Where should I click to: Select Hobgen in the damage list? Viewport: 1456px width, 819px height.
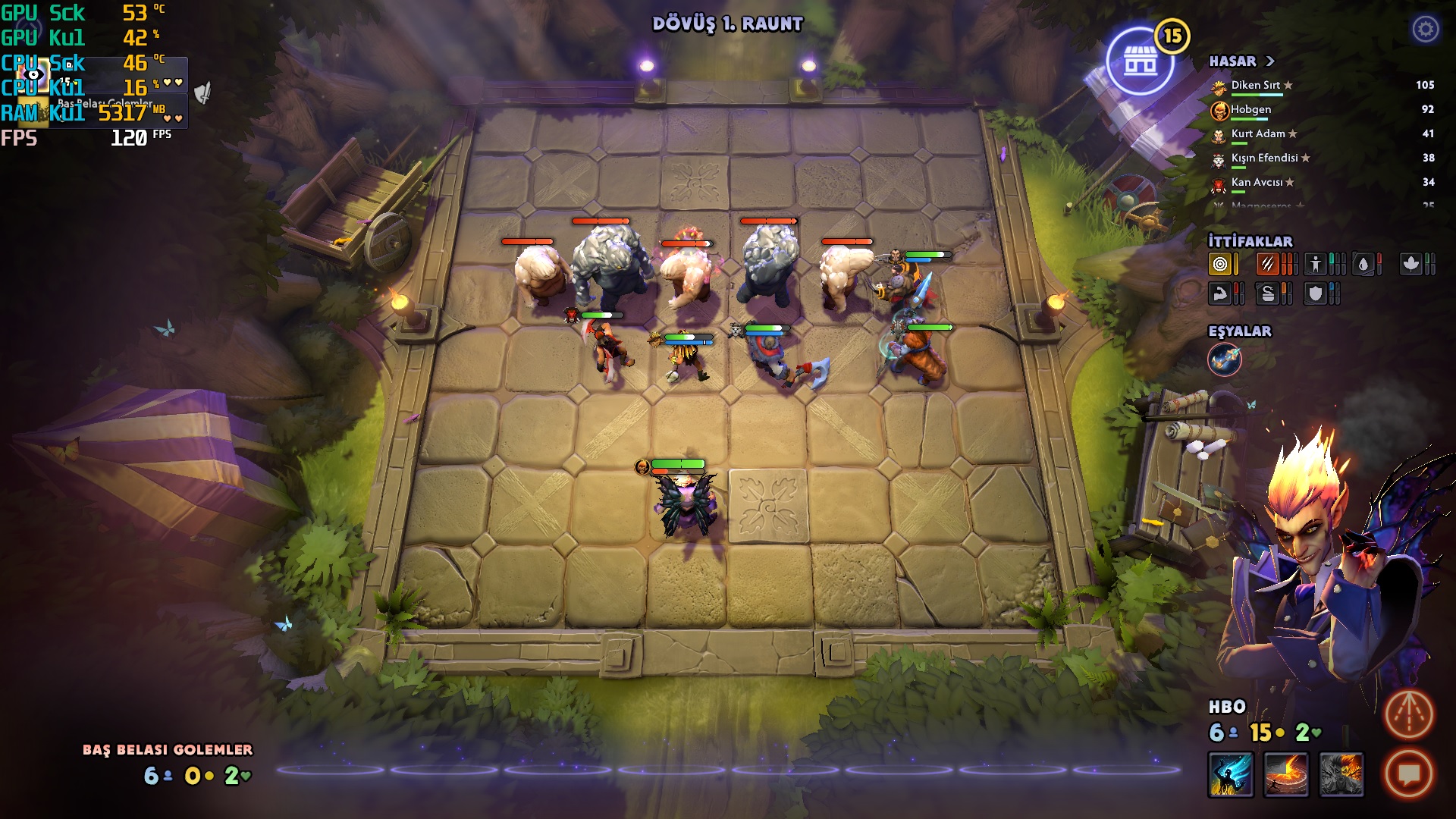click(1250, 110)
